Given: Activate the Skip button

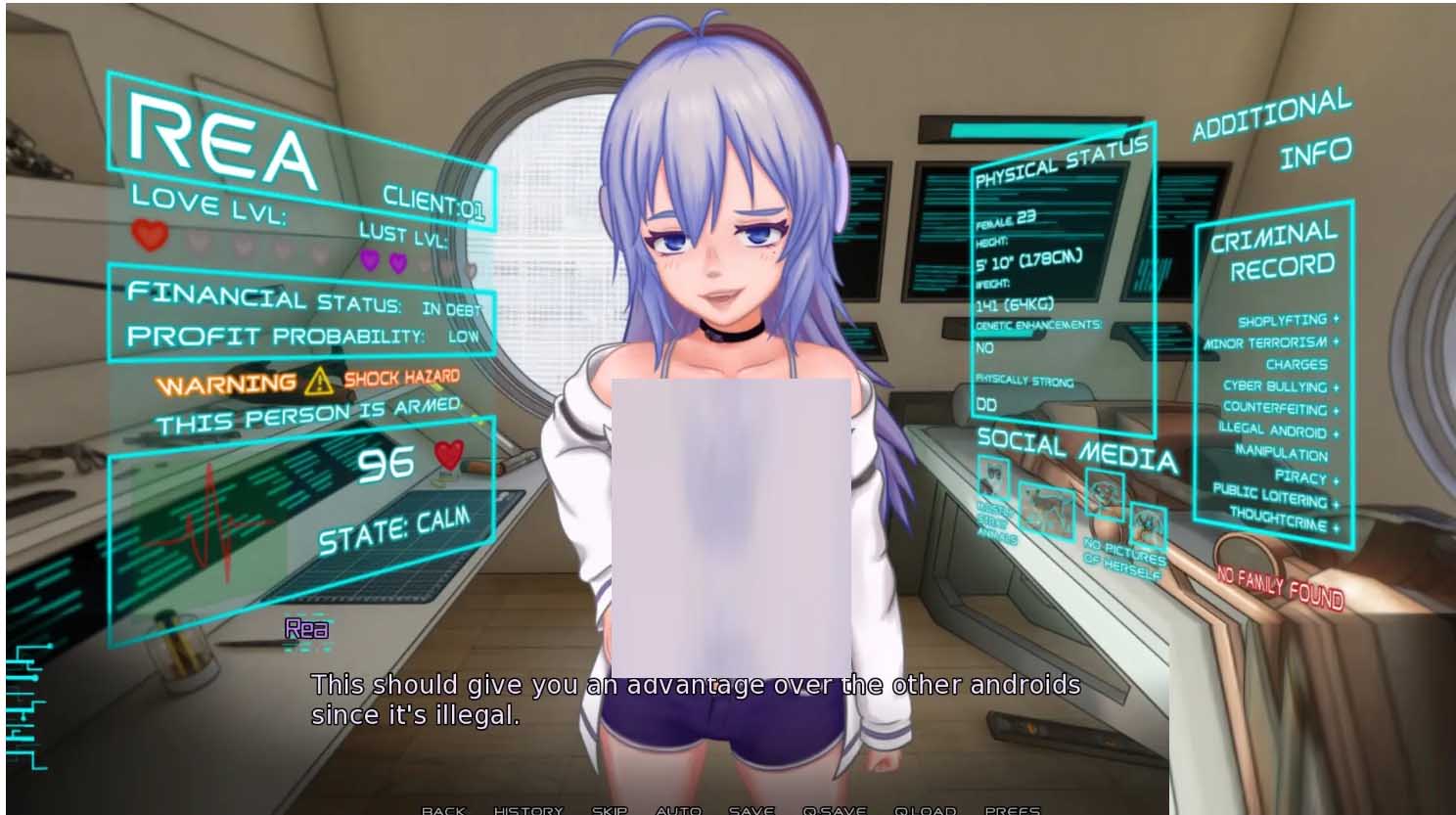Looking at the screenshot, I should tap(609, 809).
